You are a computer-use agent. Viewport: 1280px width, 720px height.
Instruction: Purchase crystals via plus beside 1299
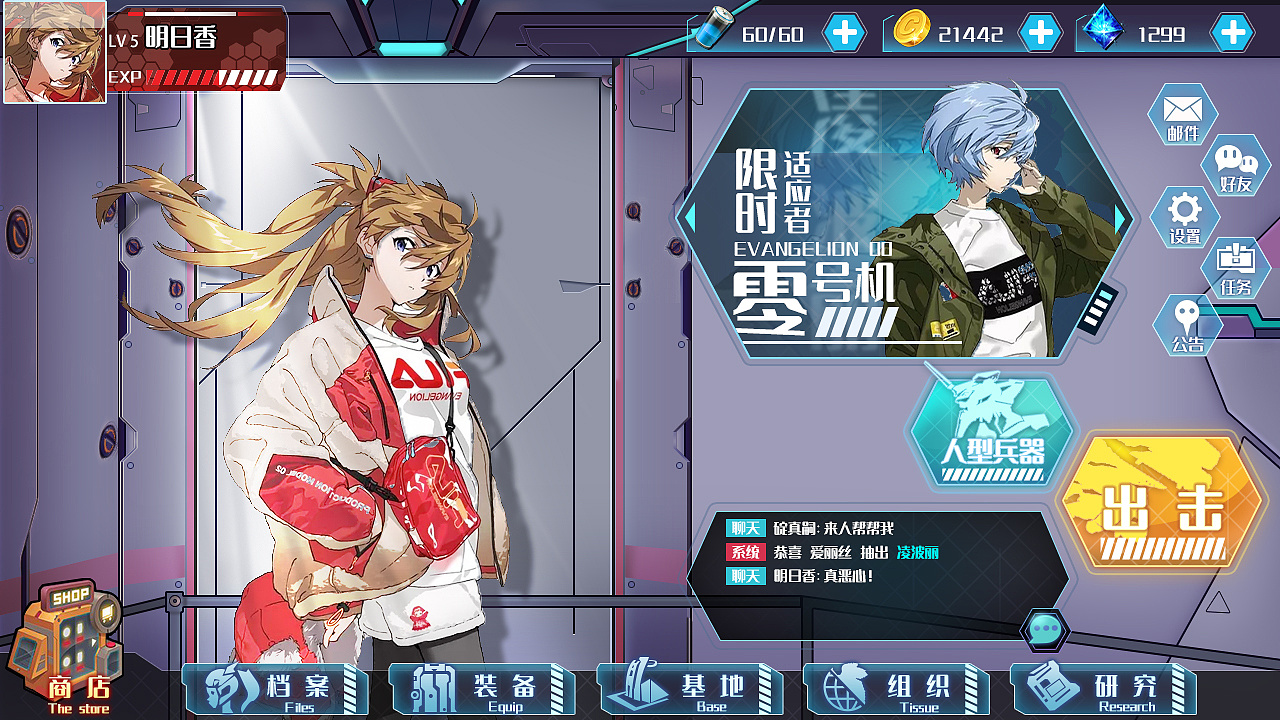click(1232, 32)
